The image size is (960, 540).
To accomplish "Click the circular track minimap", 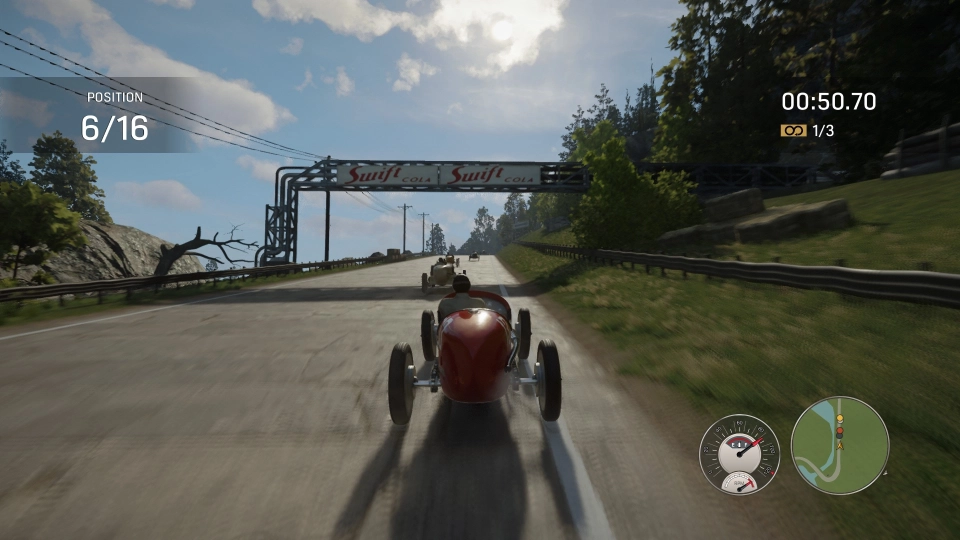I will (x=839, y=445).
